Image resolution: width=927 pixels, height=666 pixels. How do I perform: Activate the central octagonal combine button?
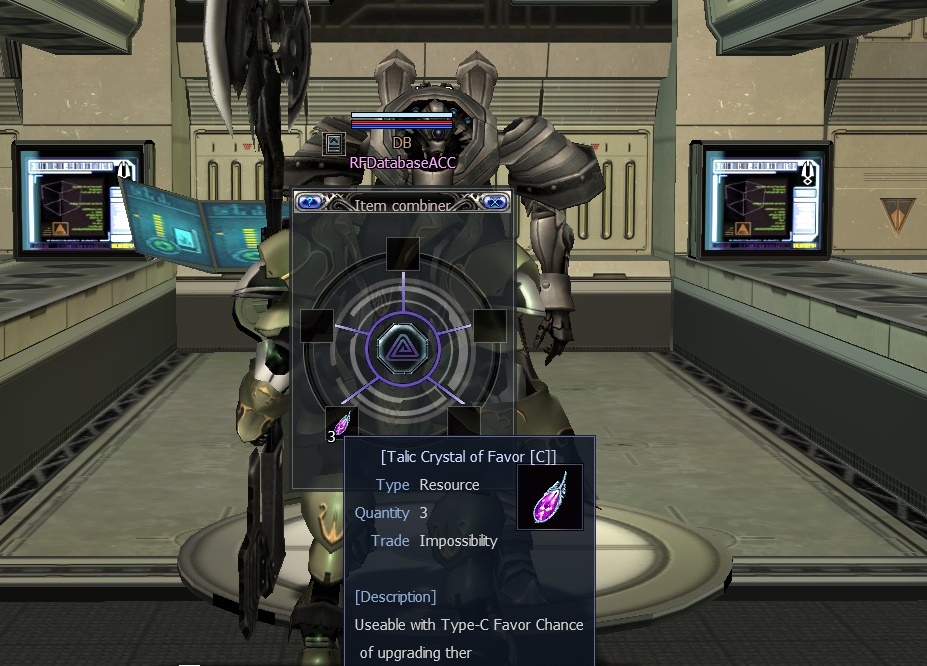click(x=402, y=348)
